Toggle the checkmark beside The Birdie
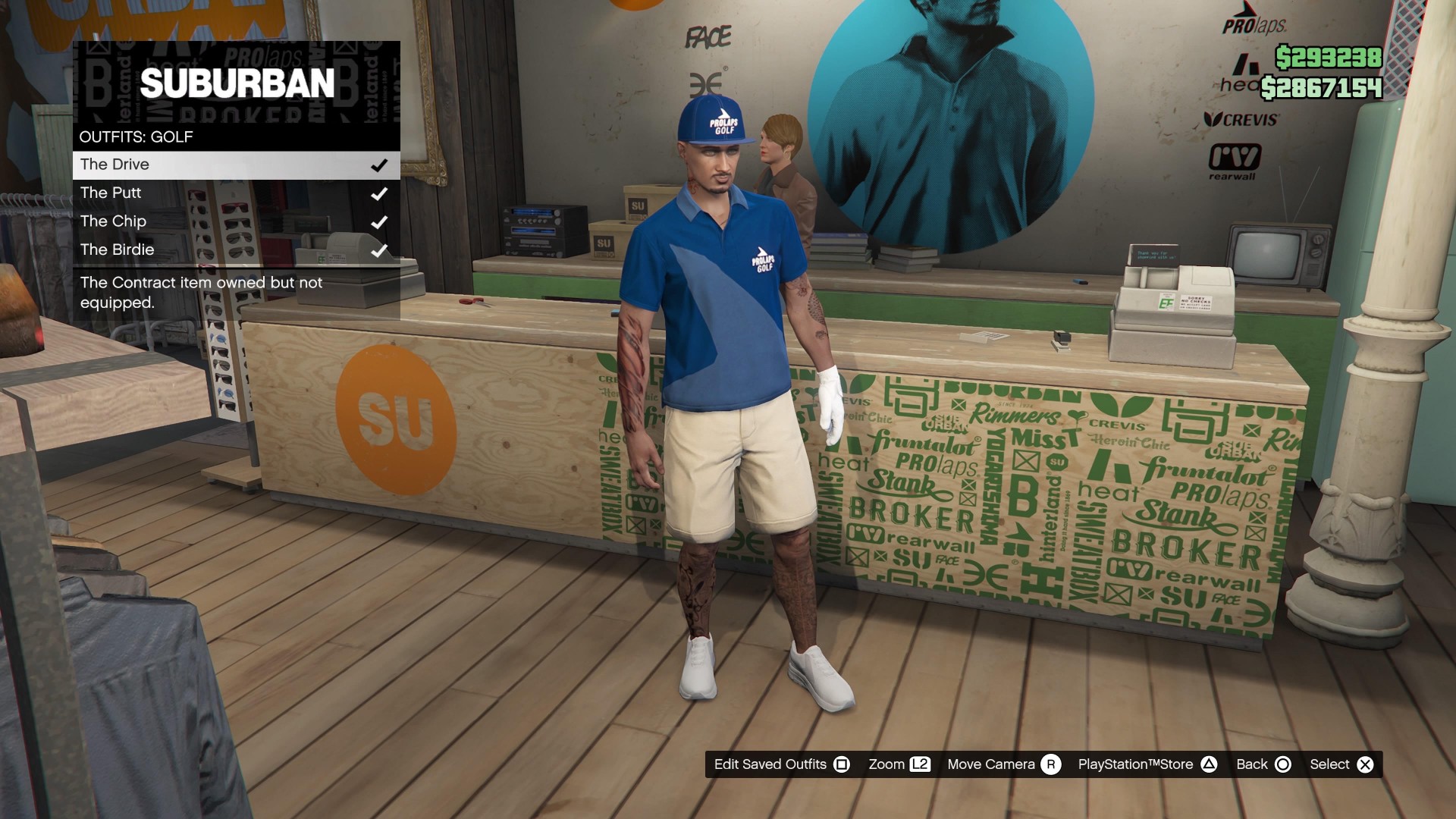Screen dimensions: 1456x819 click(x=378, y=249)
